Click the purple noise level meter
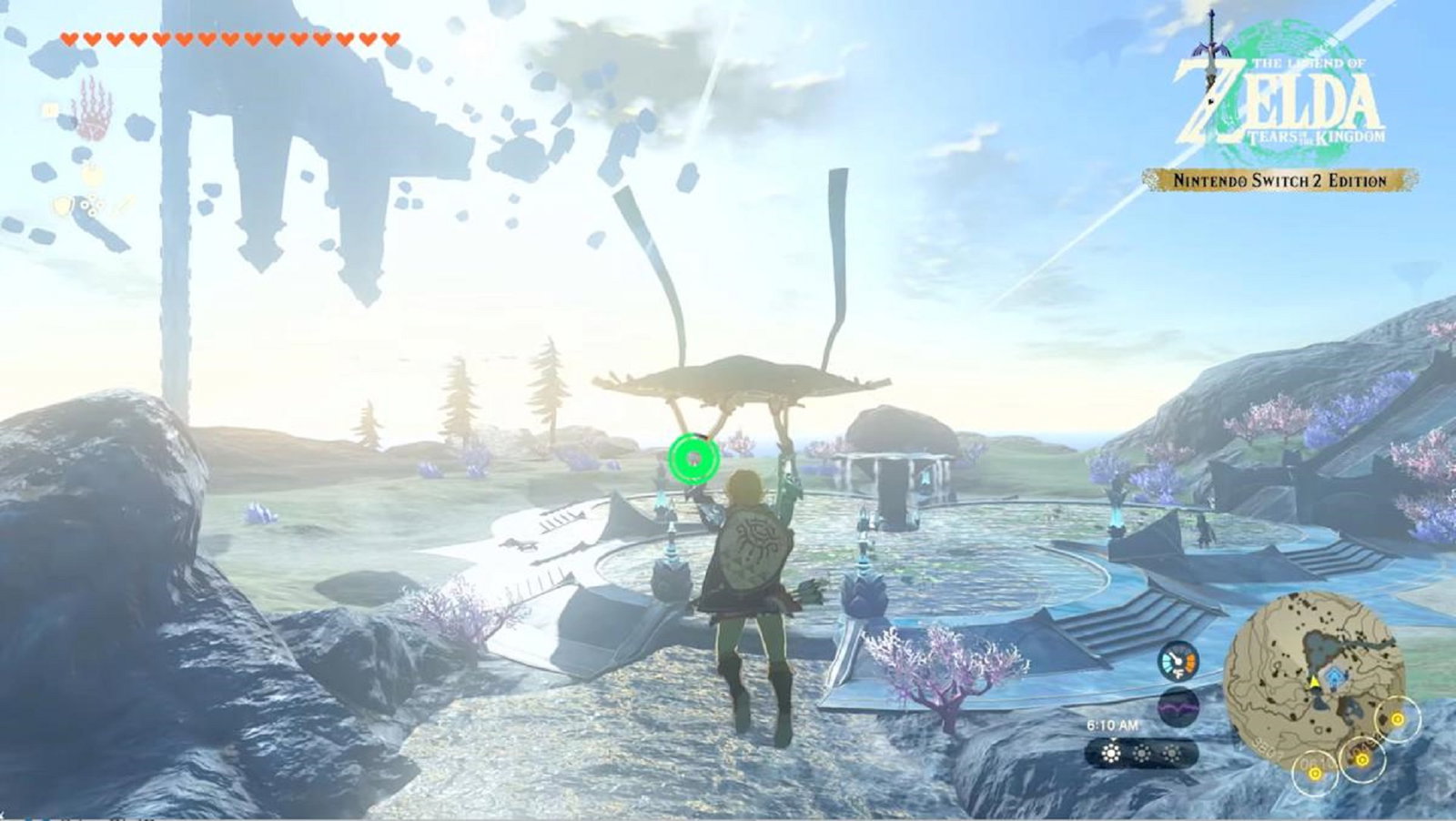The height and width of the screenshot is (821, 1456). pyautogui.click(x=1178, y=706)
